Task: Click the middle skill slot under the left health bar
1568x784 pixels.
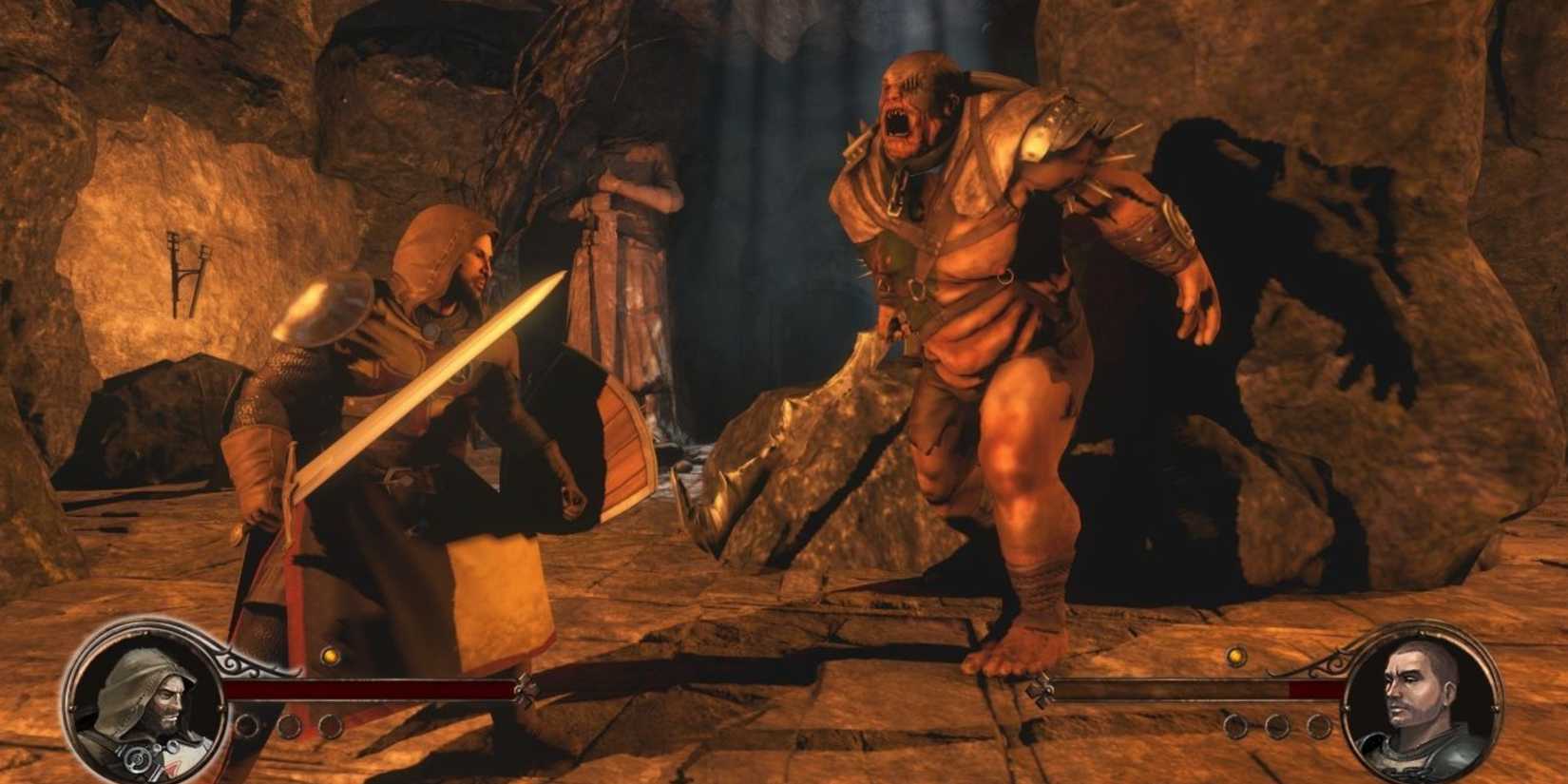Action: click(289, 726)
